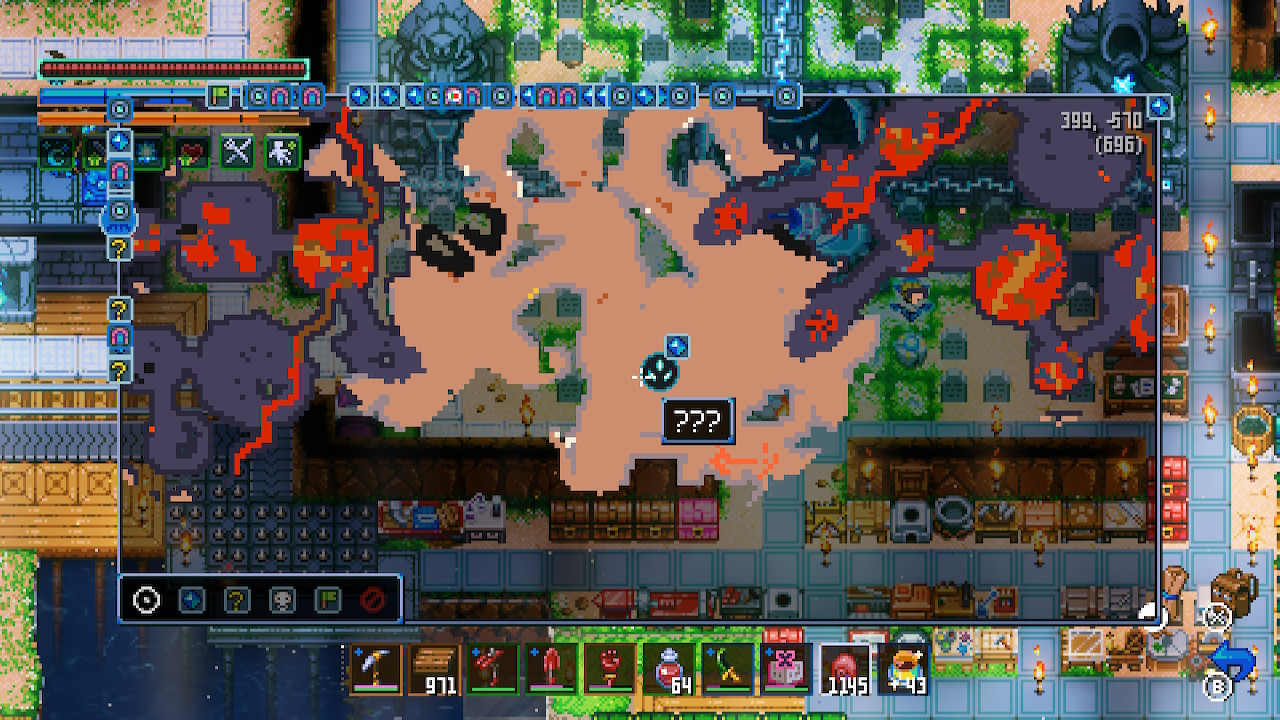This screenshot has width=1280, height=720.
Task: Select the pickaxe hotbar slot
Action: (x=377, y=668)
